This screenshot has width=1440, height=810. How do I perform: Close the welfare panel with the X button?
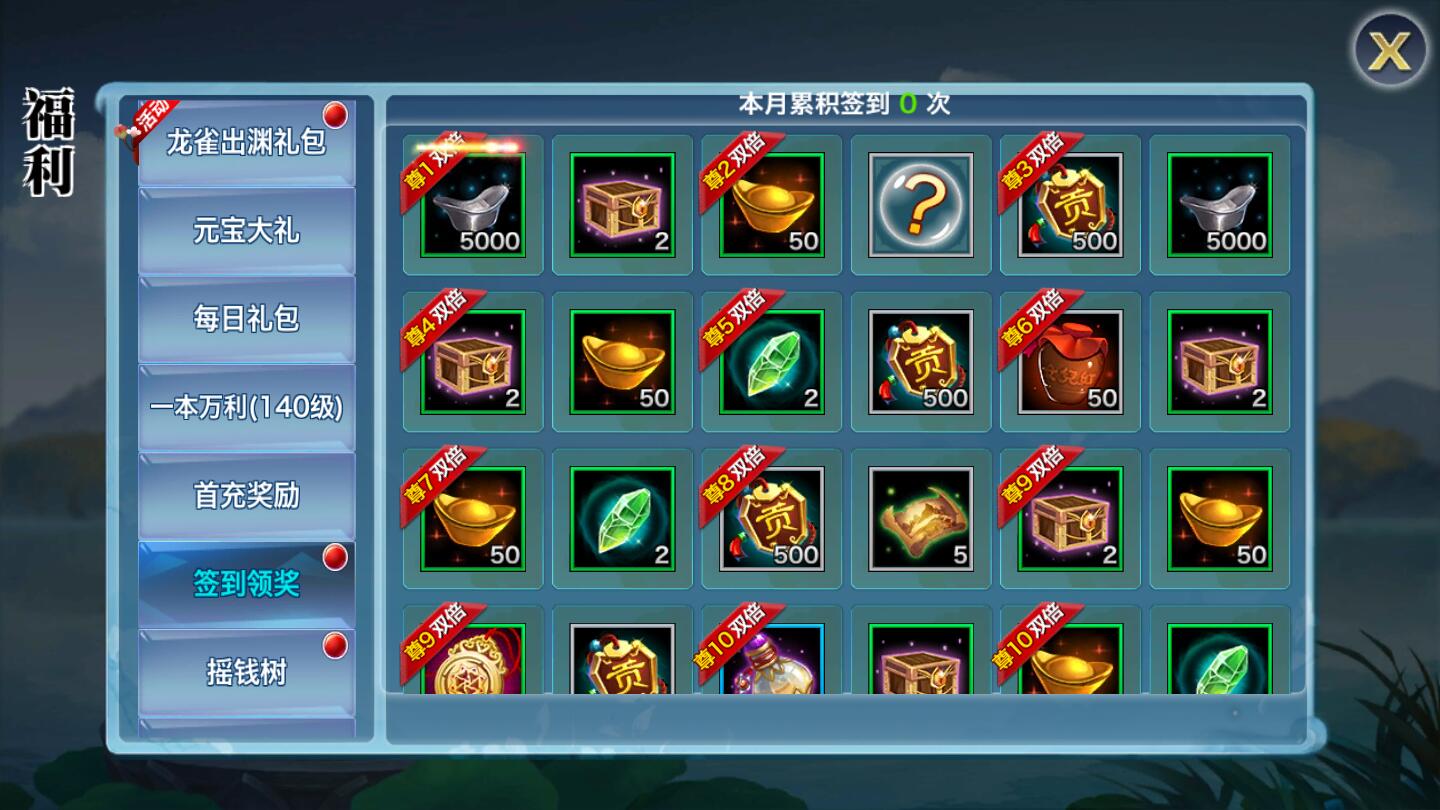pos(1389,50)
